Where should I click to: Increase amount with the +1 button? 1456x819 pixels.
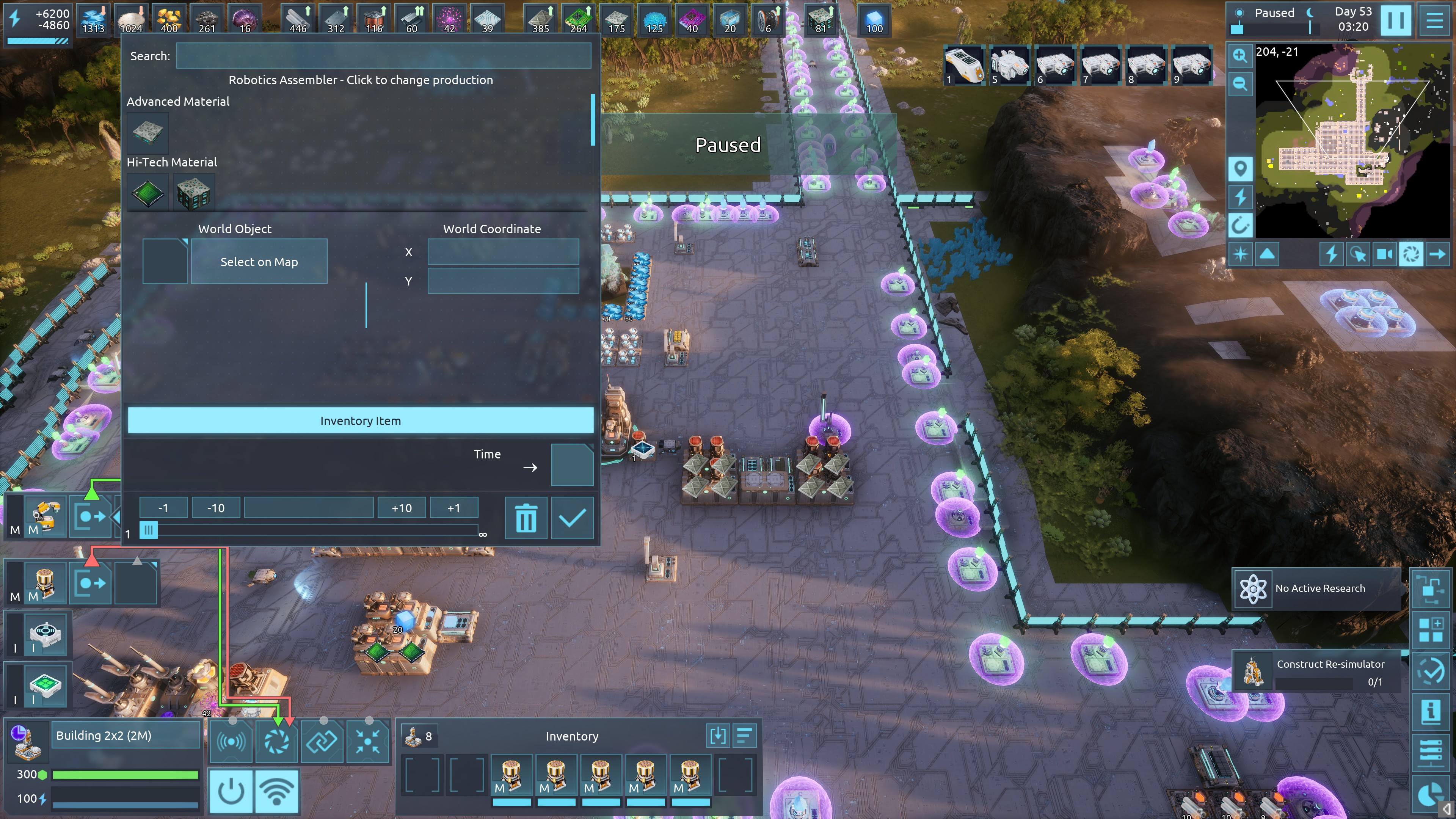tap(453, 508)
